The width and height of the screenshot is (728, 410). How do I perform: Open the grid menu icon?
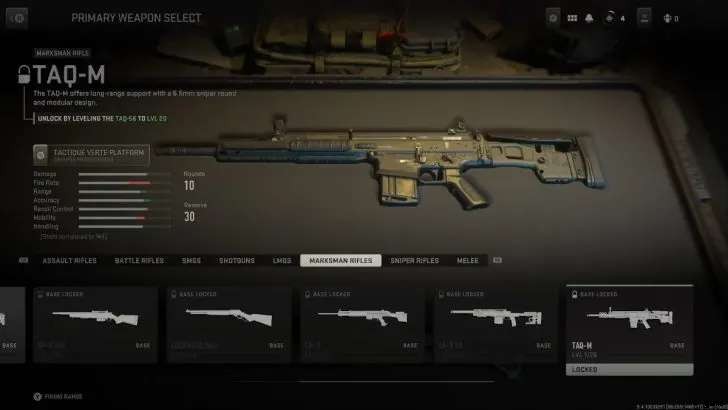coord(572,17)
